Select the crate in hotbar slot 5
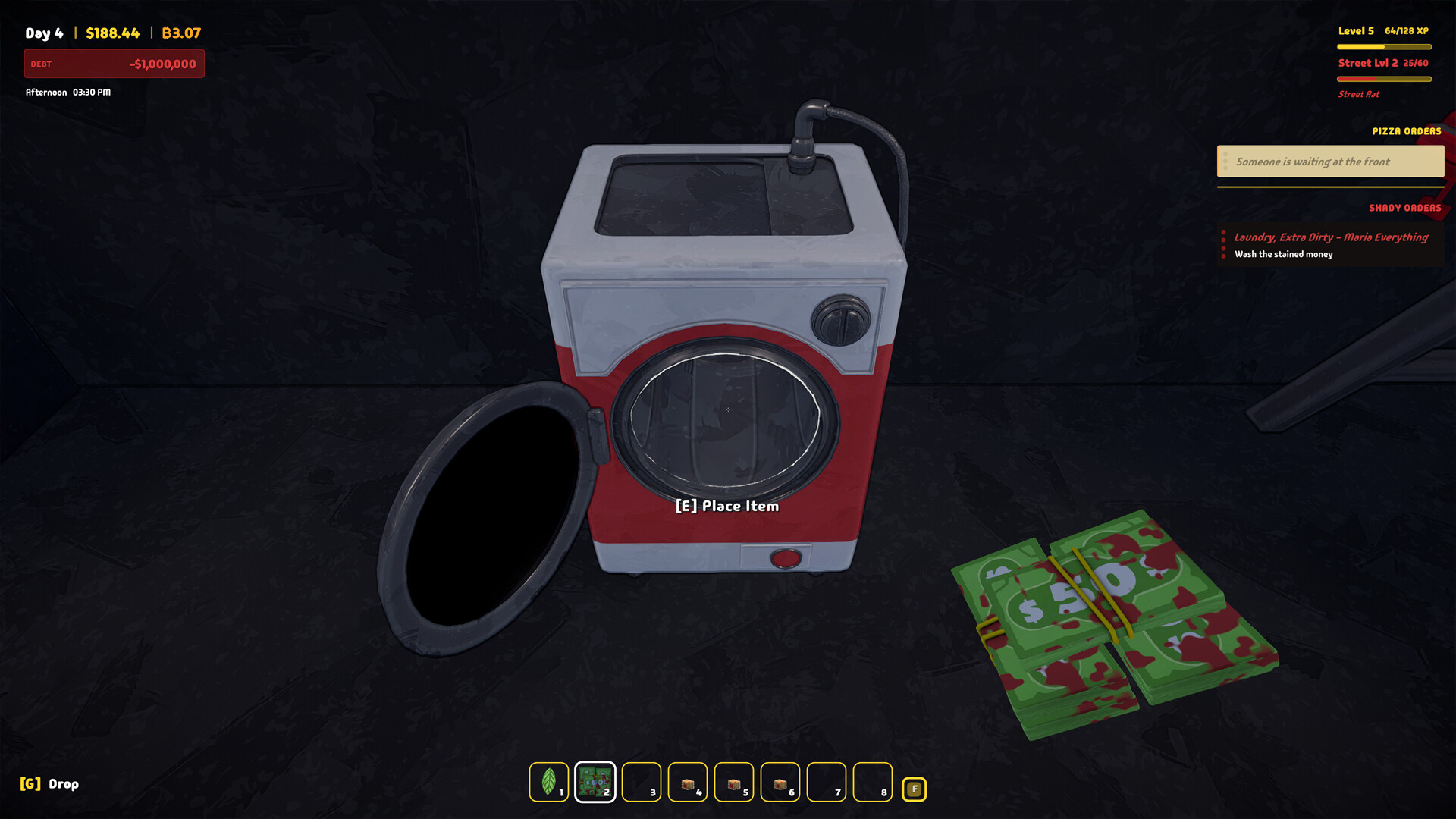Screen dimensions: 1456x819 point(734,782)
